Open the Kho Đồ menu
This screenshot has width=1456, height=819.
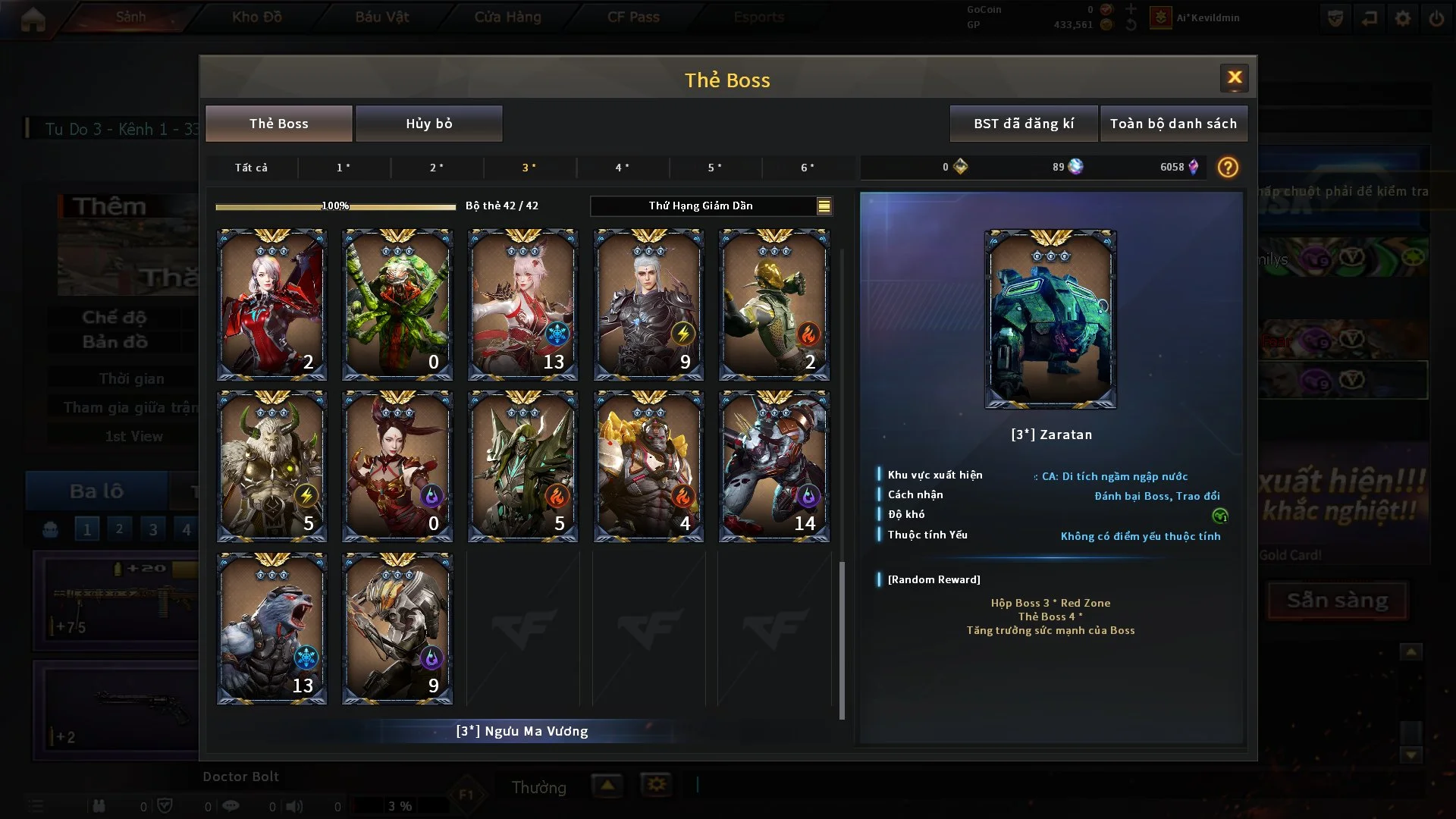coord(256,17)
